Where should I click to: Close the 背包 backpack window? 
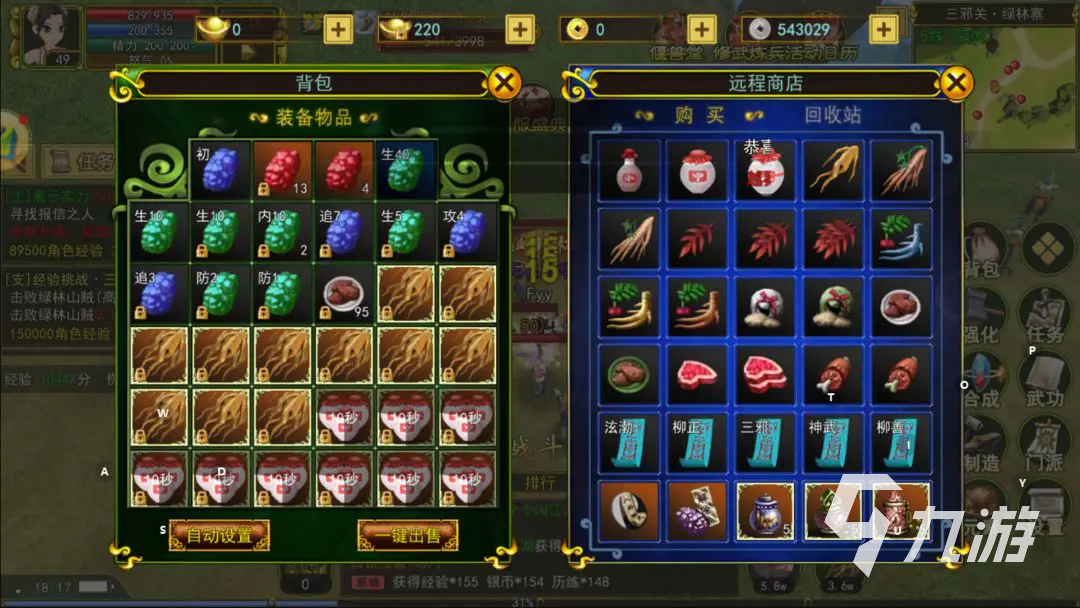click(505, 82)
